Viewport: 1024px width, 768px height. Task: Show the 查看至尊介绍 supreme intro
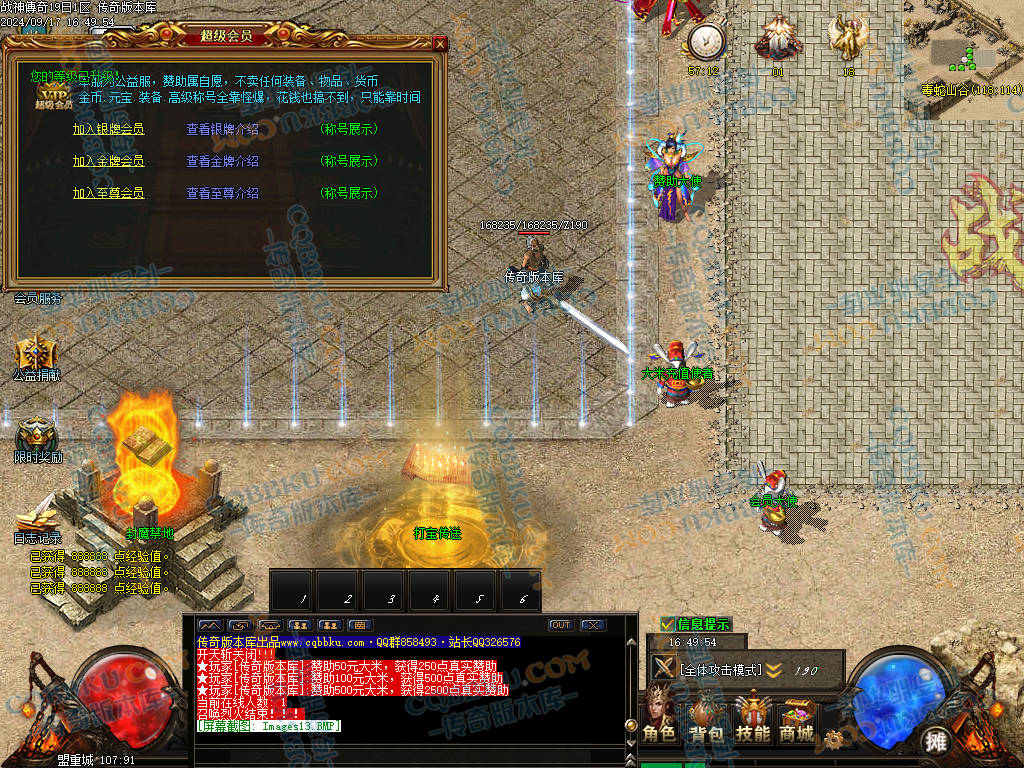click(x=222, y=194)
